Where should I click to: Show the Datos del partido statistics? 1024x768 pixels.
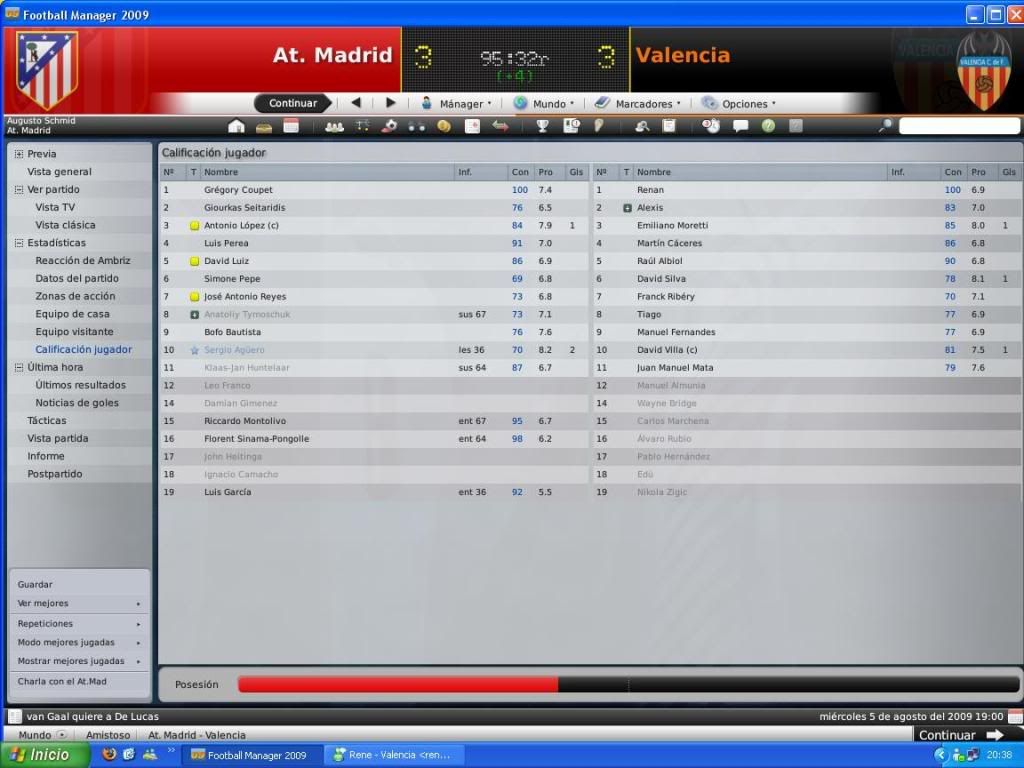[77, 278]
